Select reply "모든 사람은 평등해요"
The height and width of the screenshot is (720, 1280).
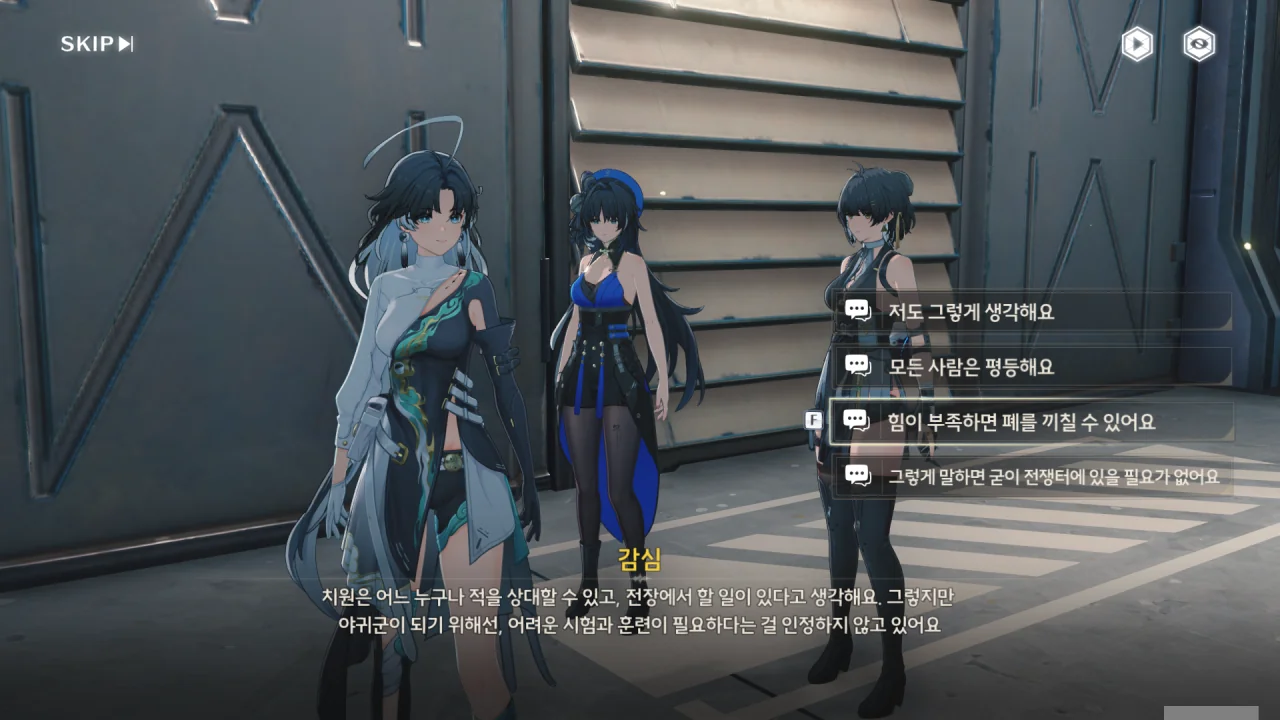pos(1031,366)
